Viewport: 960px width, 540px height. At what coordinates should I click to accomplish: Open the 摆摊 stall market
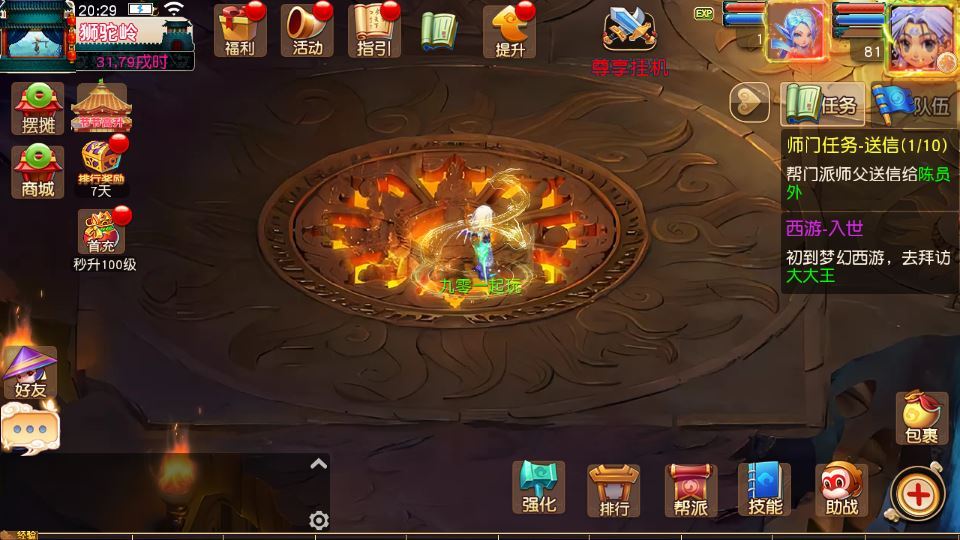point(38,107)
